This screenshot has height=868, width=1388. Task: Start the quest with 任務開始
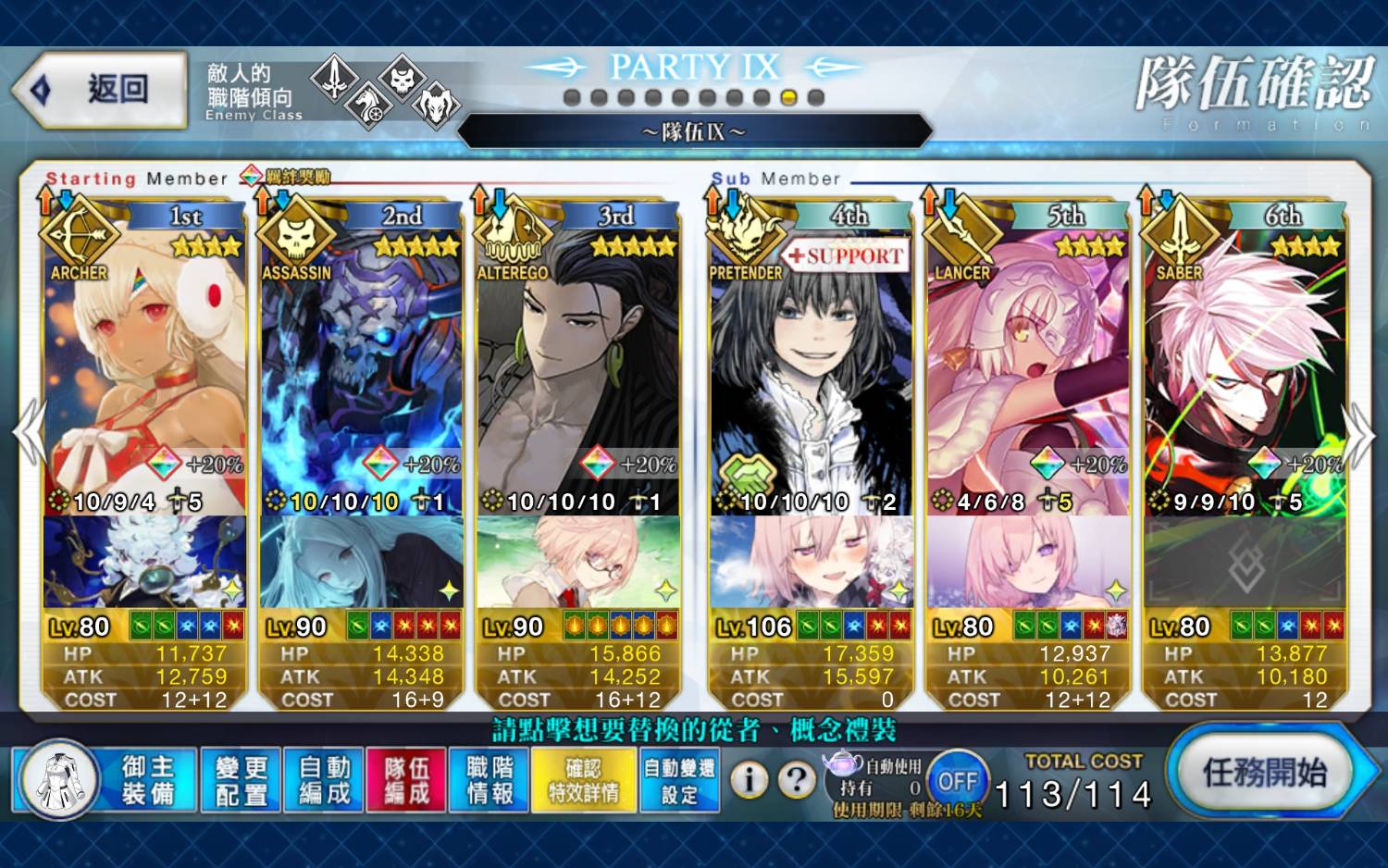point(1263,773)
